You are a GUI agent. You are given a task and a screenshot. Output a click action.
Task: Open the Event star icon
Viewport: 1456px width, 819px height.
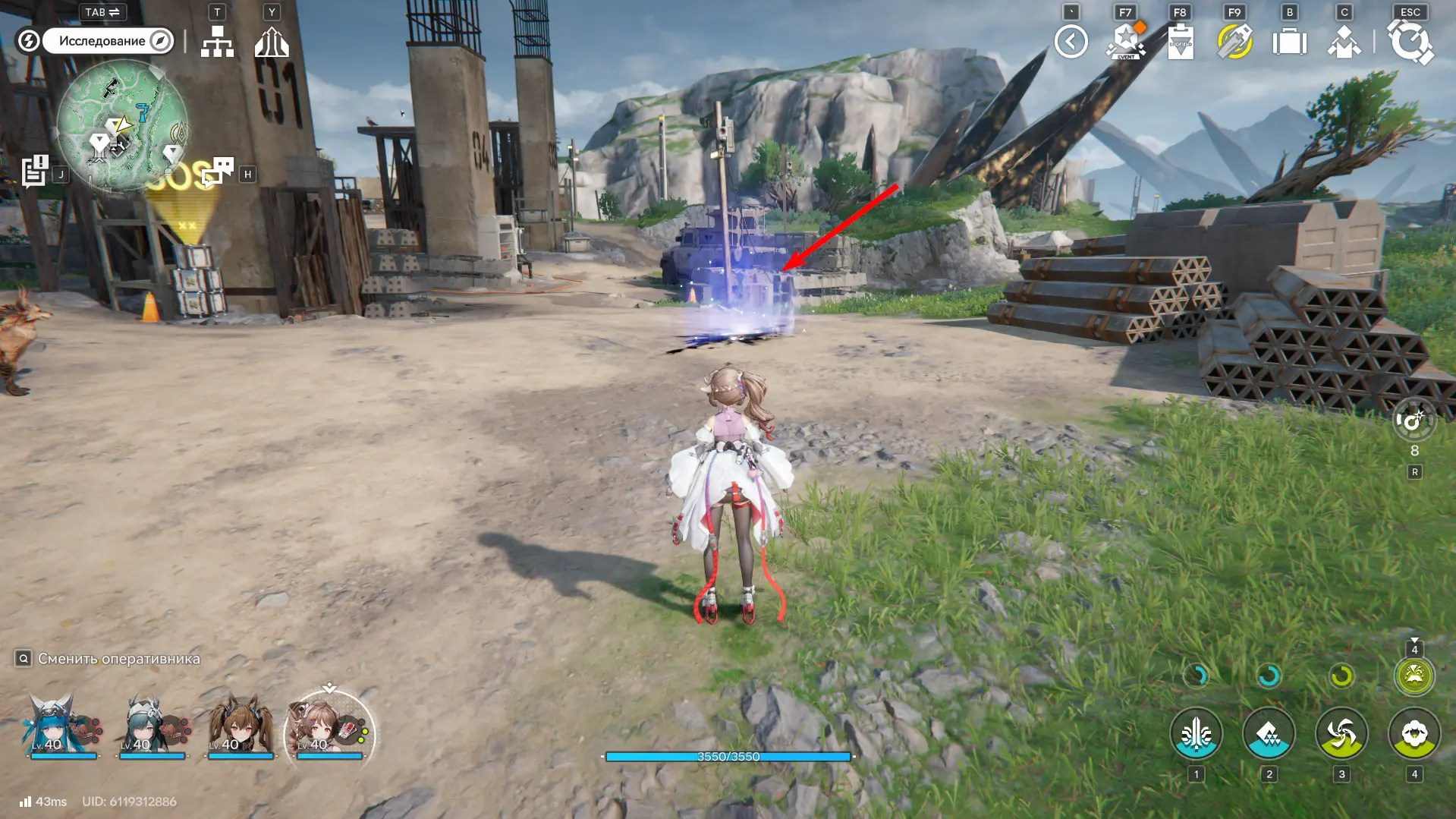coord(1126,42)
